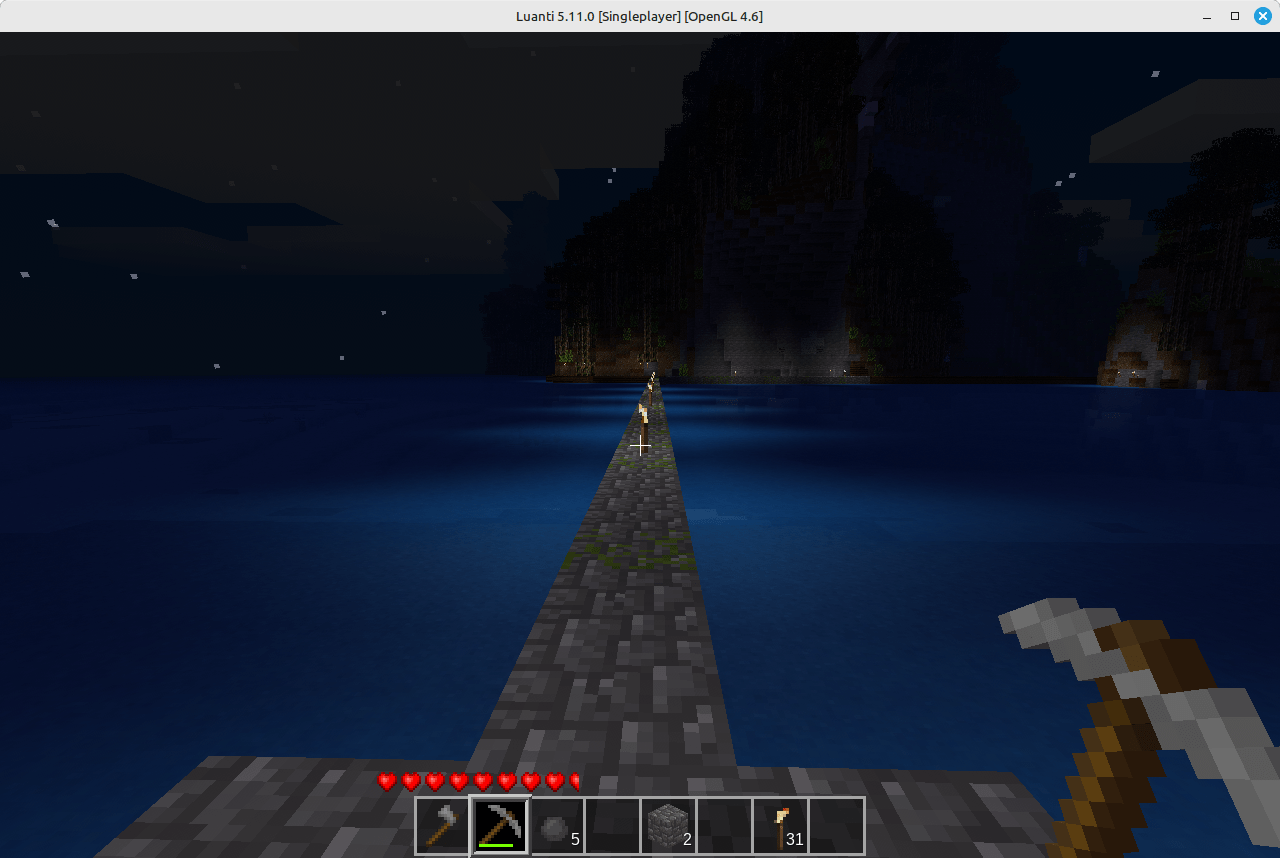Select the torch stack of 31
1280x858 pixels.
click(x=780, y=825)
